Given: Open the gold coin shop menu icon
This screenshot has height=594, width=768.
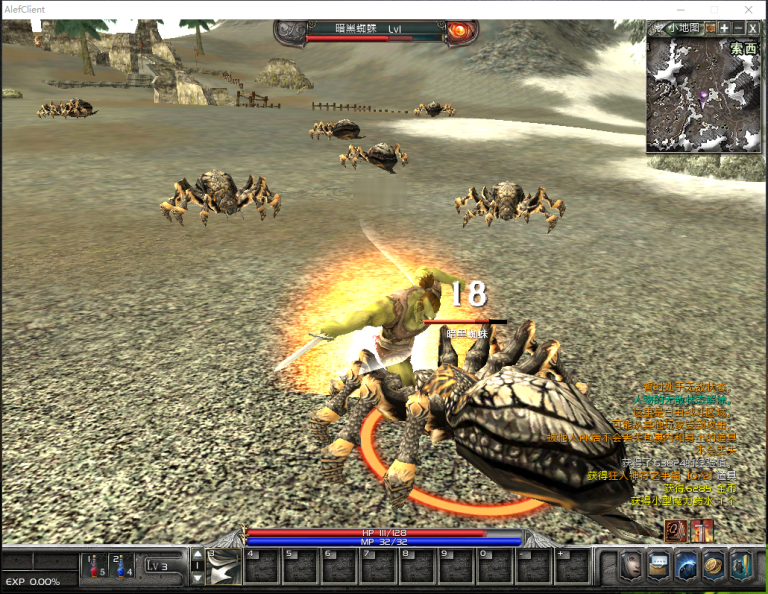Looking at the screenshot, I should tap(713, 566).
